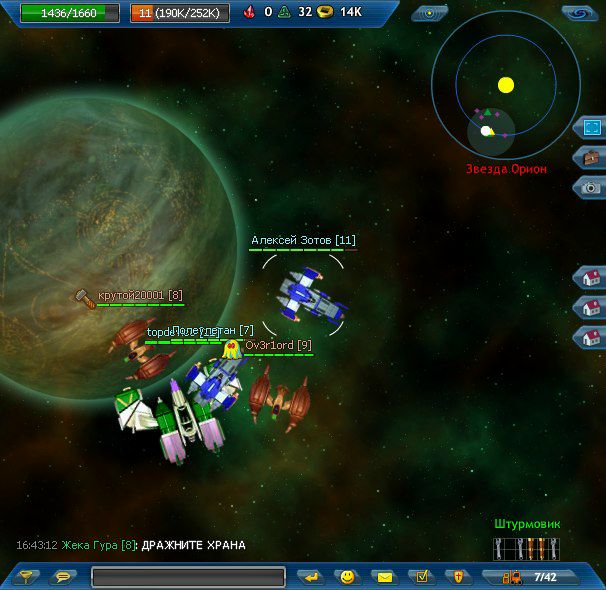The height and width of the screenshot is (590, 606).
Task: Open the briefcase inventory button
Action: pyautogui.click(x=591, y=158)
